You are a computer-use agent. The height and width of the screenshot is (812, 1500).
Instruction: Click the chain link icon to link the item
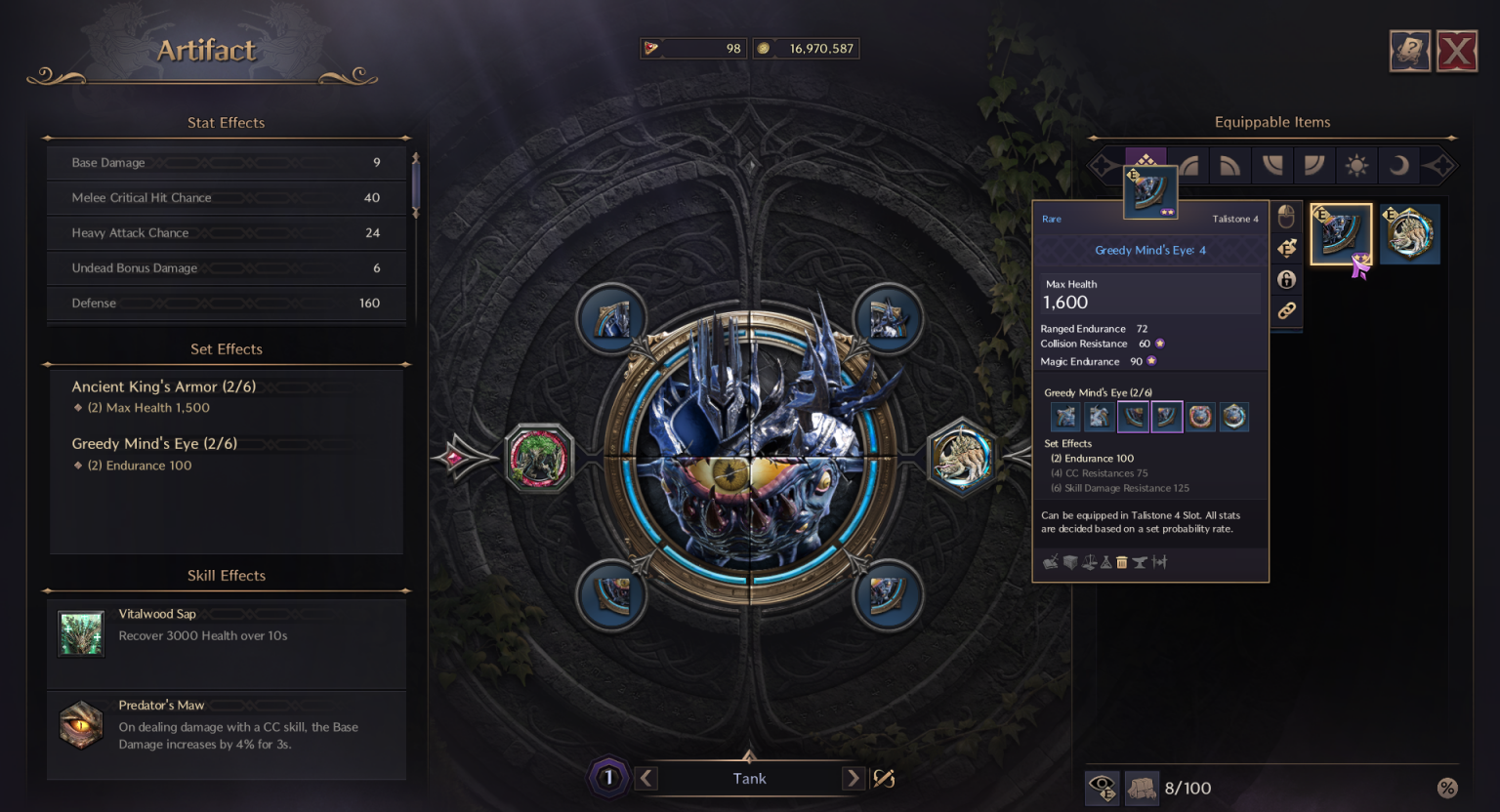[x=1287, y=310]
